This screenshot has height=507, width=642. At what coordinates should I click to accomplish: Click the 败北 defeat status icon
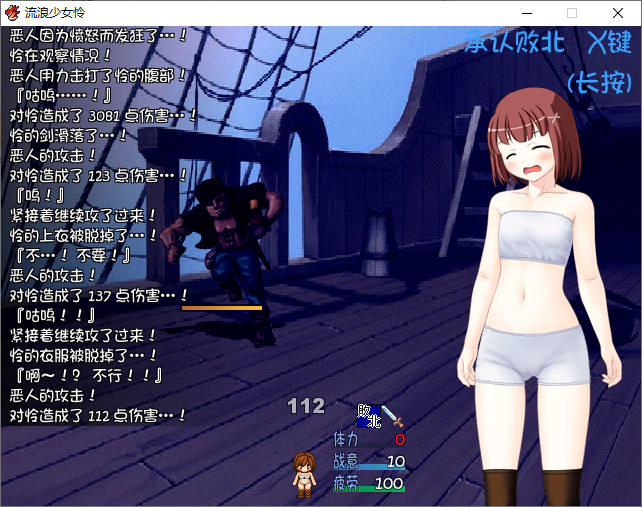click(x=368, y=417)
